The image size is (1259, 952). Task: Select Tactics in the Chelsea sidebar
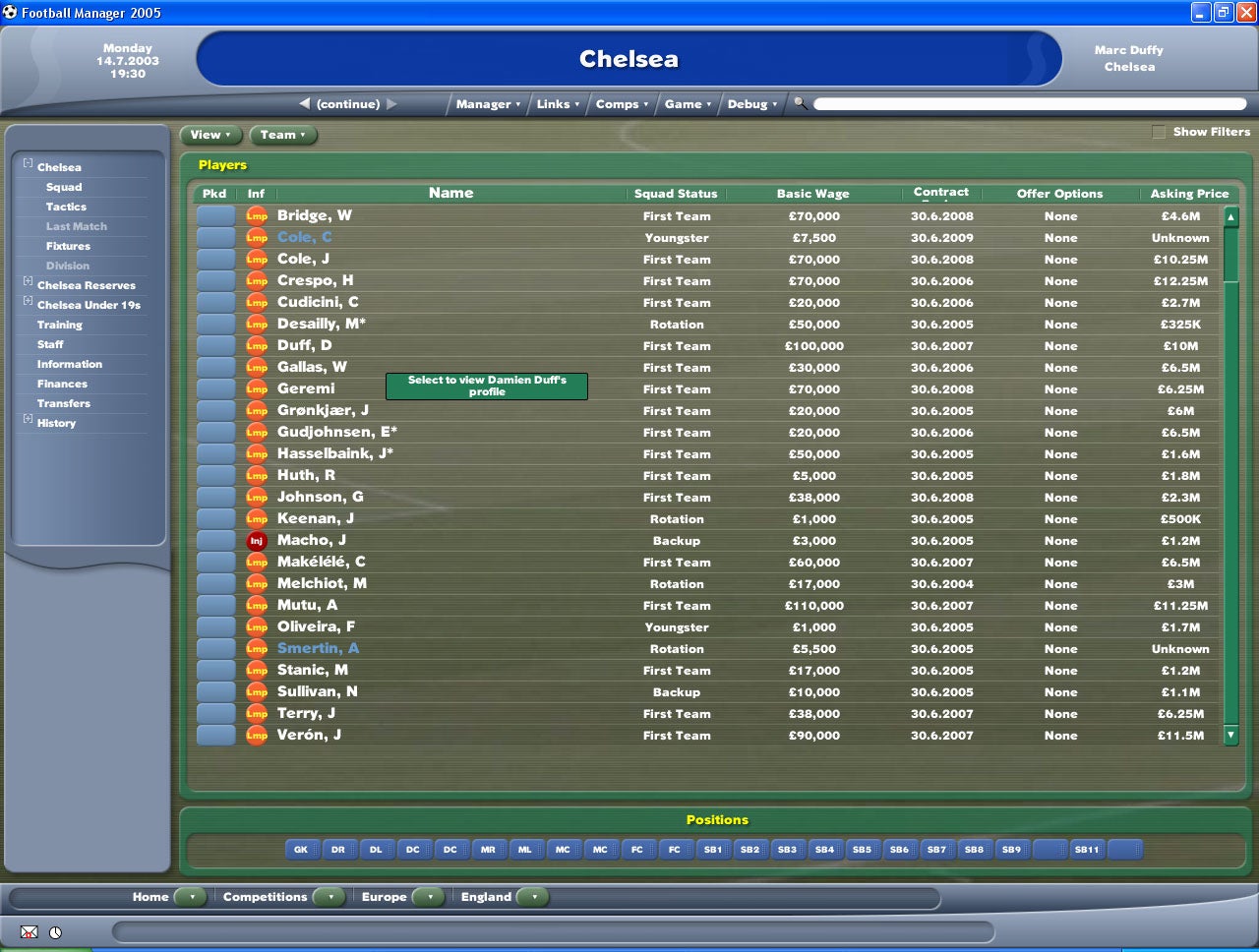coord(66,207)
